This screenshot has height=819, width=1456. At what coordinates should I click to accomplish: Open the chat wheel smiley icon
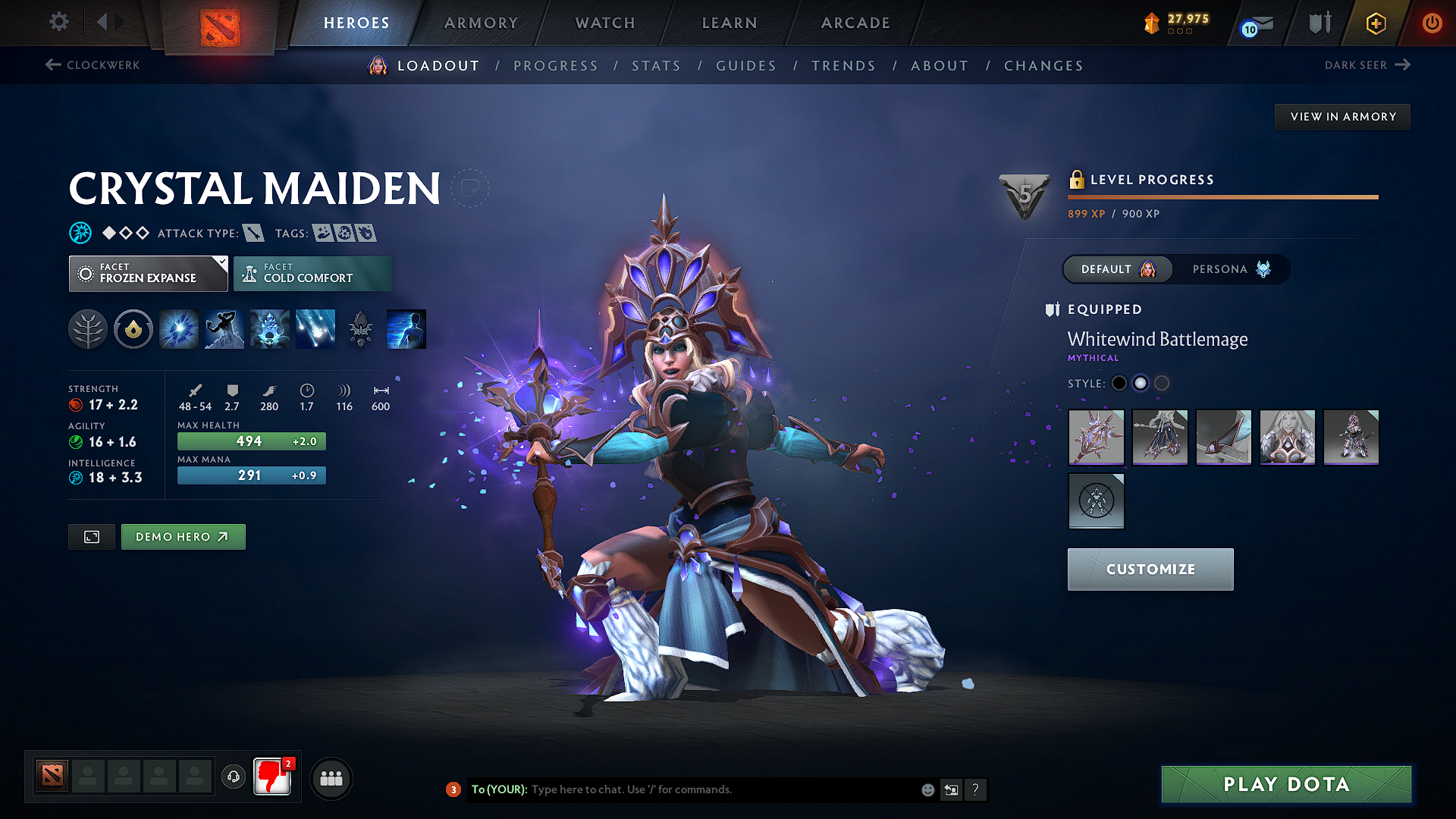point(927,789)
